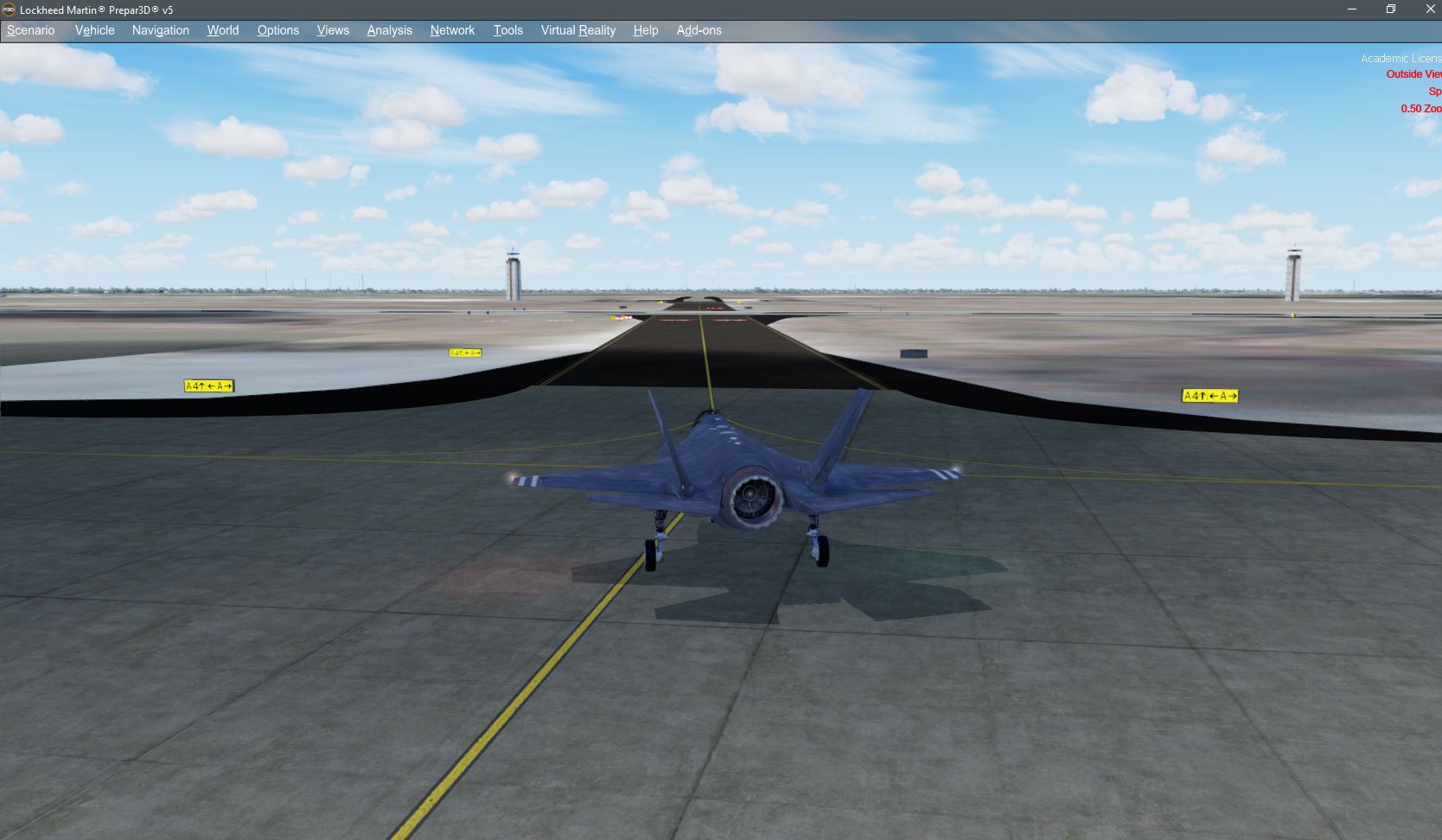Open the Vehicle menu
The image size is (1442, 840).
coord(94,30)
